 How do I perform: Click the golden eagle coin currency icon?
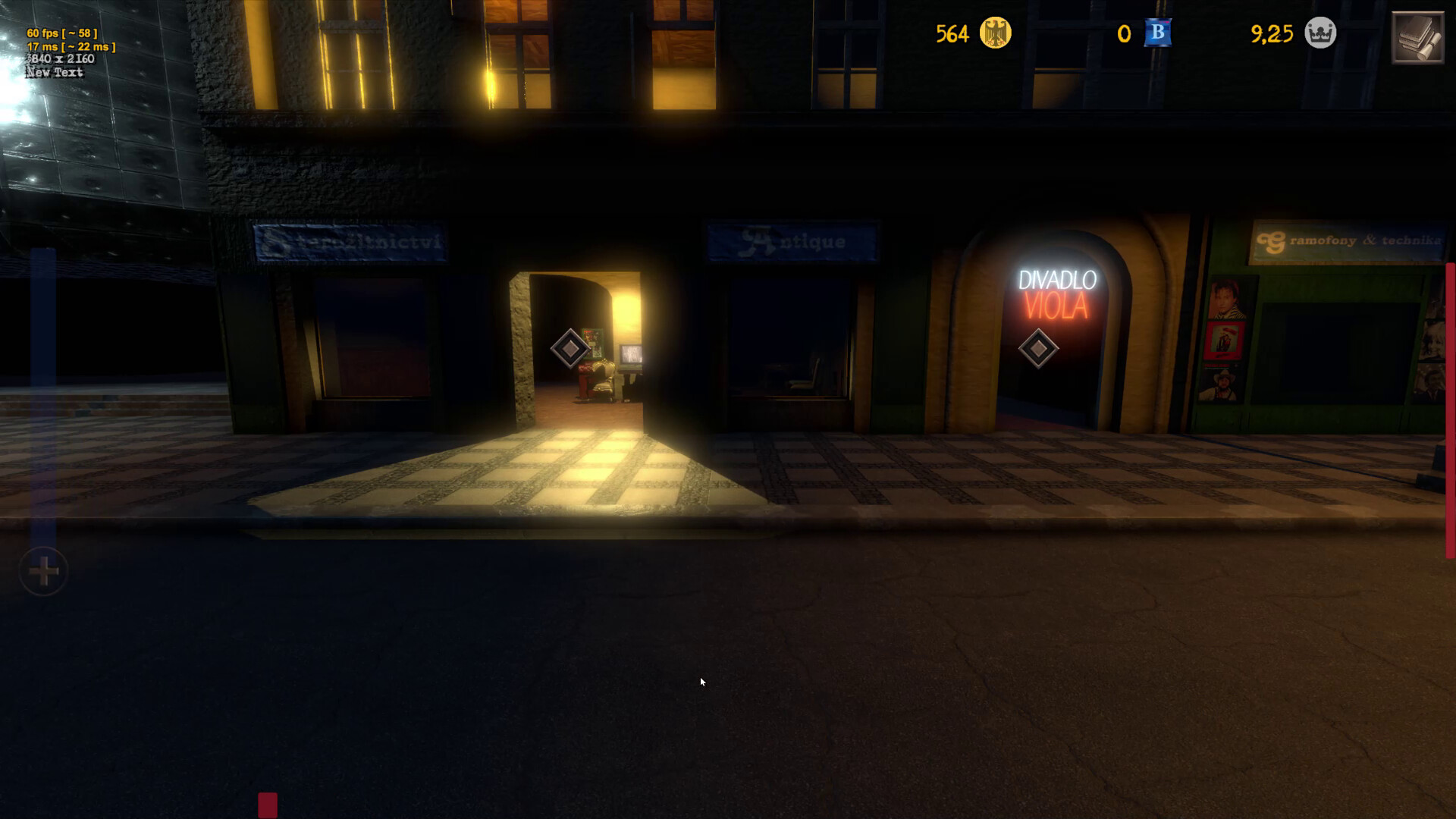(994, 33)
